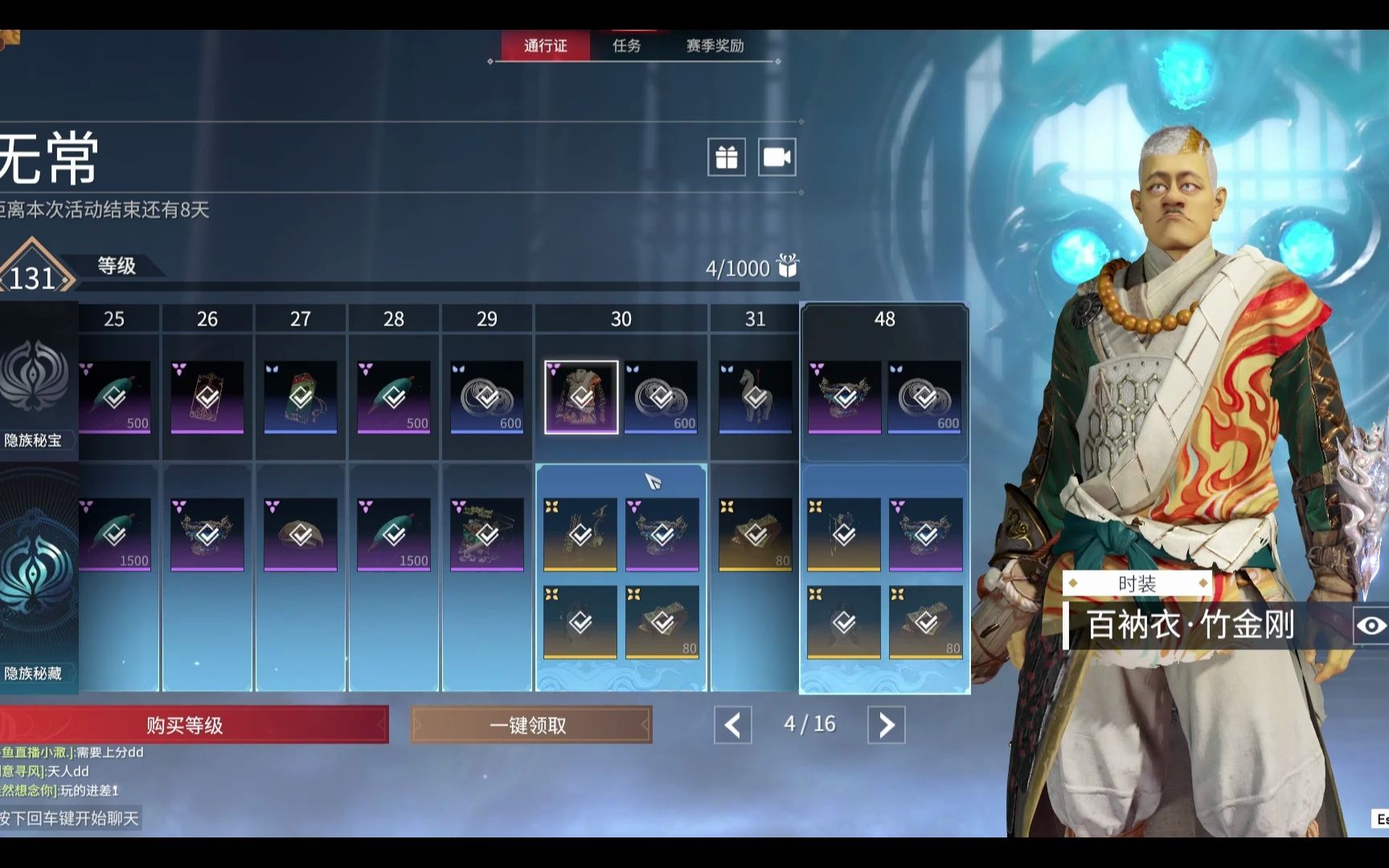Image resolution: width=1389 pixels, height=868 pixels.
Task: Select the level 27 premium hat reward
Action: [x=301, y=534]
